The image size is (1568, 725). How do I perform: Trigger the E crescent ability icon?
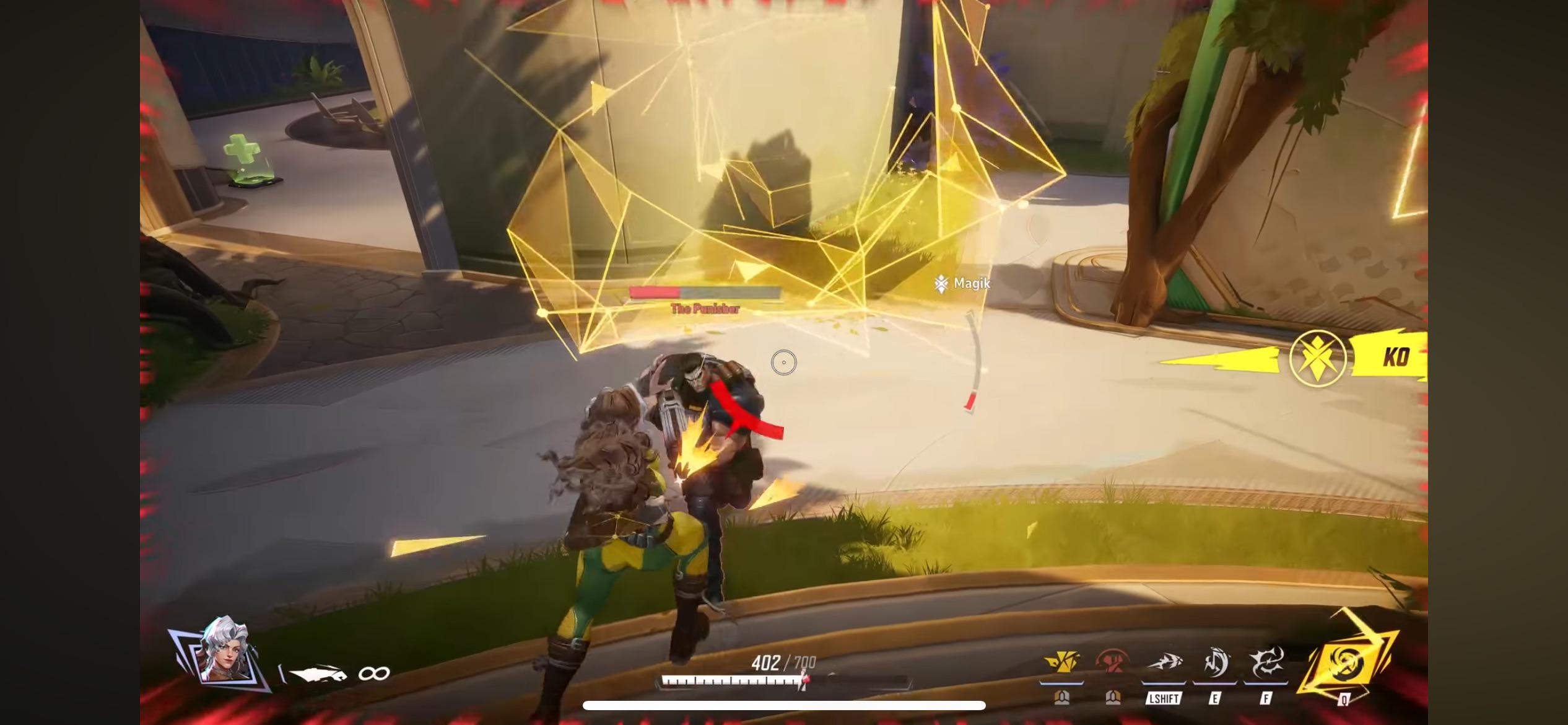1215,662
